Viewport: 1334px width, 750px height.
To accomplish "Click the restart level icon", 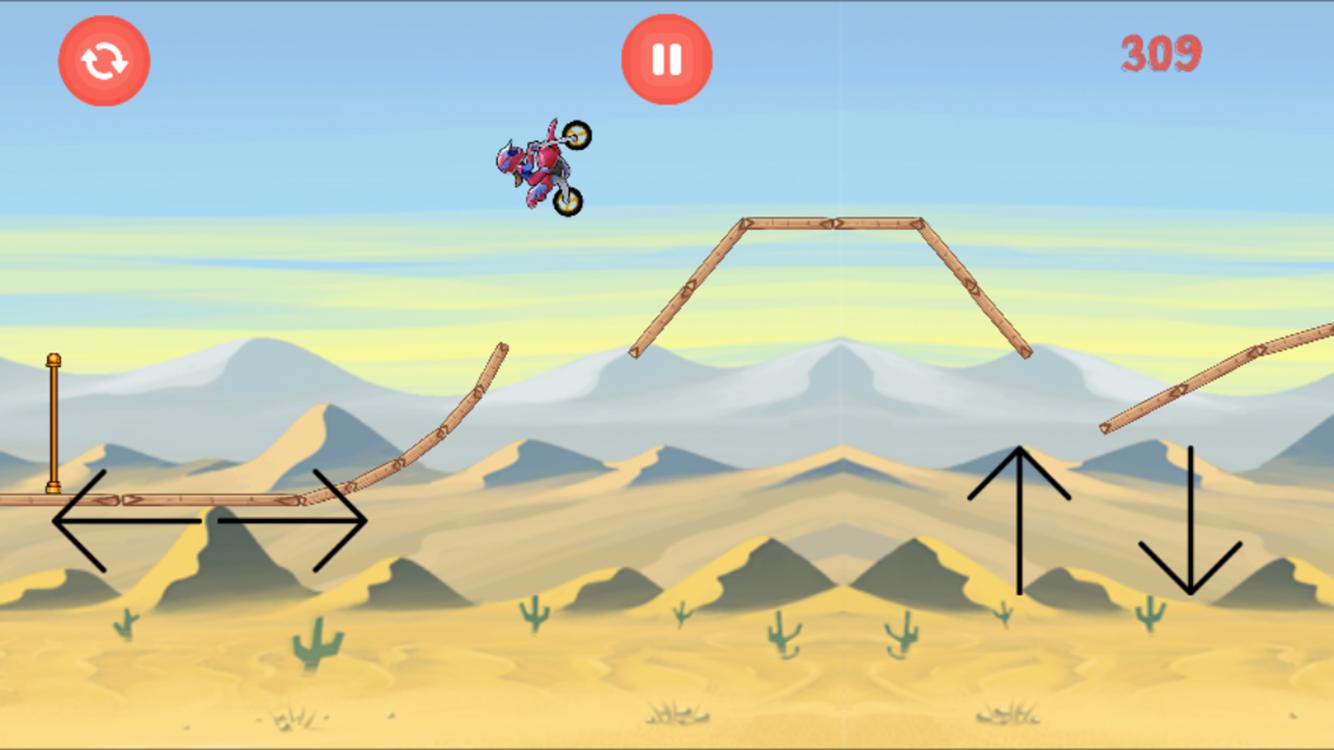I will pyautogui.click(x=103, y=59).
